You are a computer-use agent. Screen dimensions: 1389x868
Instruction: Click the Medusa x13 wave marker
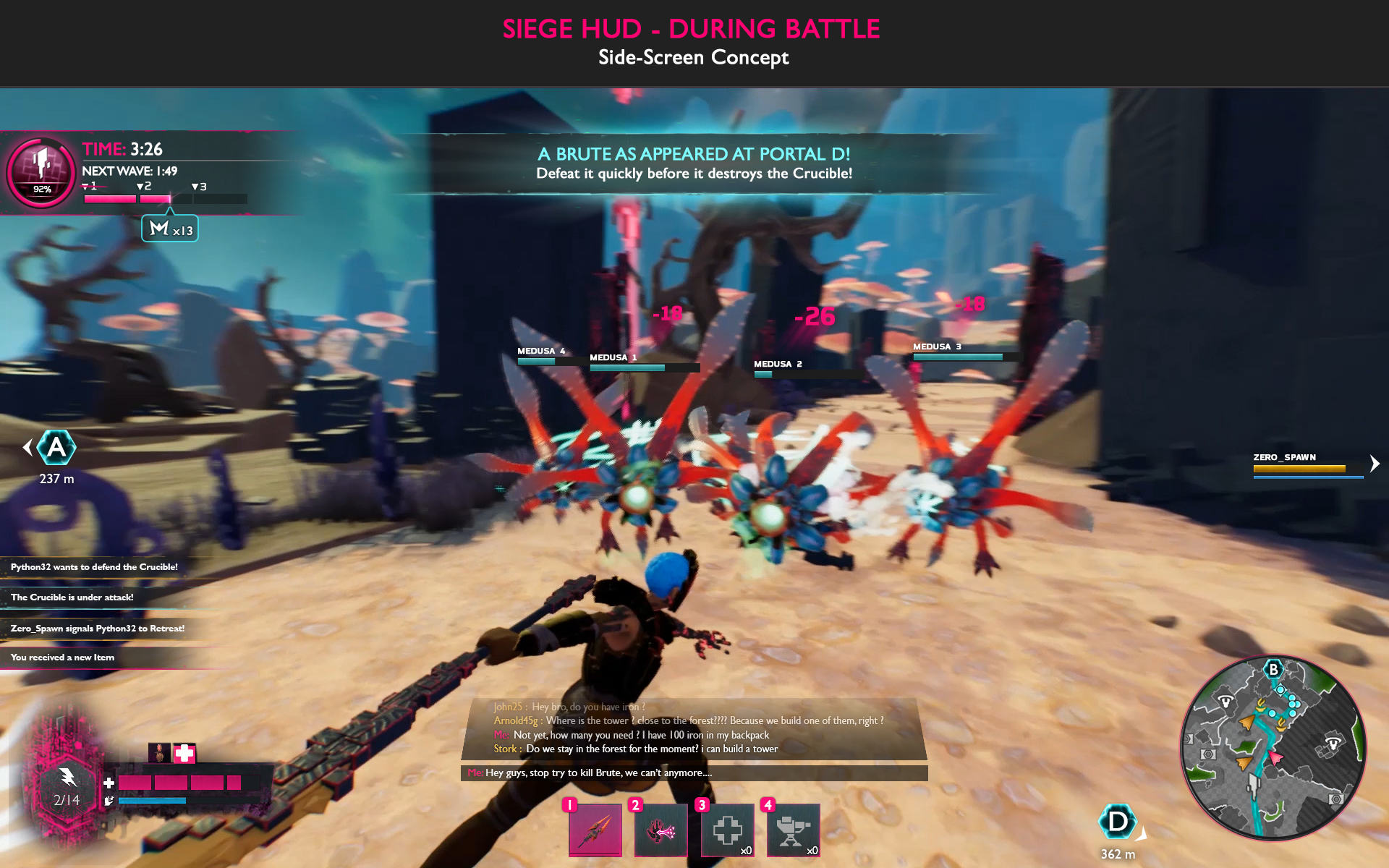point(170,229)
